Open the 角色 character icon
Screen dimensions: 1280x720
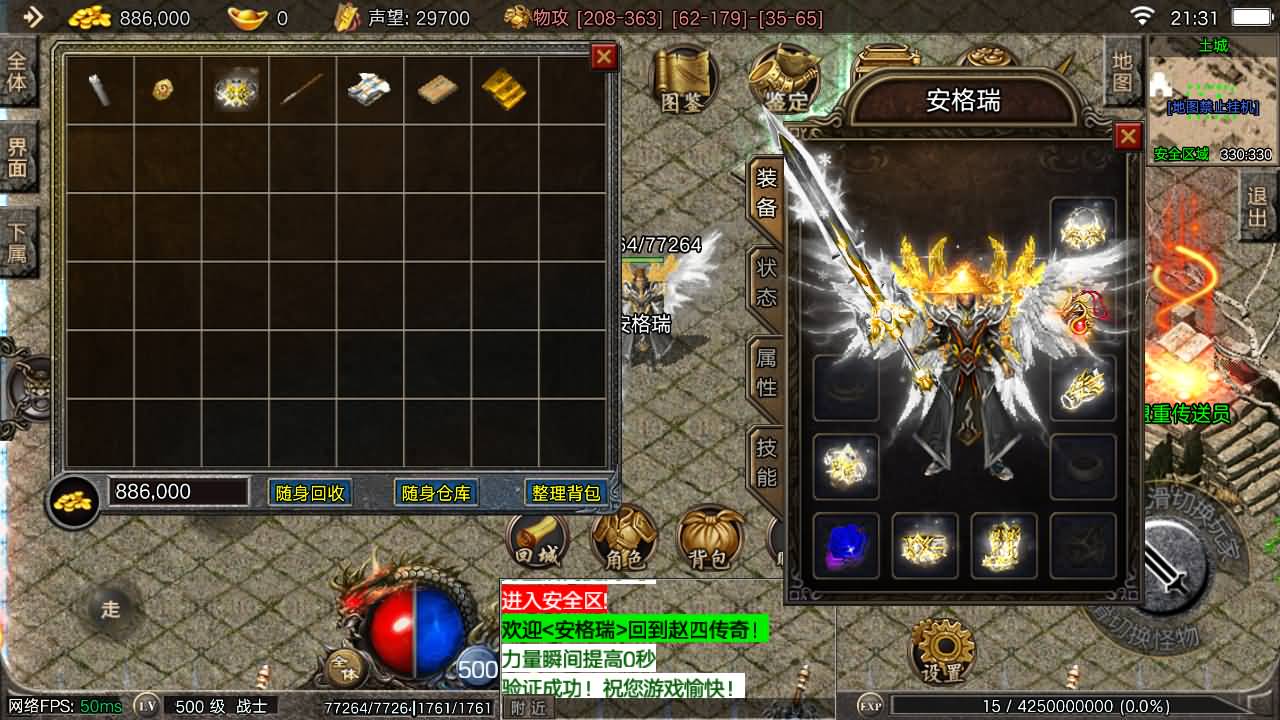click(x=625, y=540)
